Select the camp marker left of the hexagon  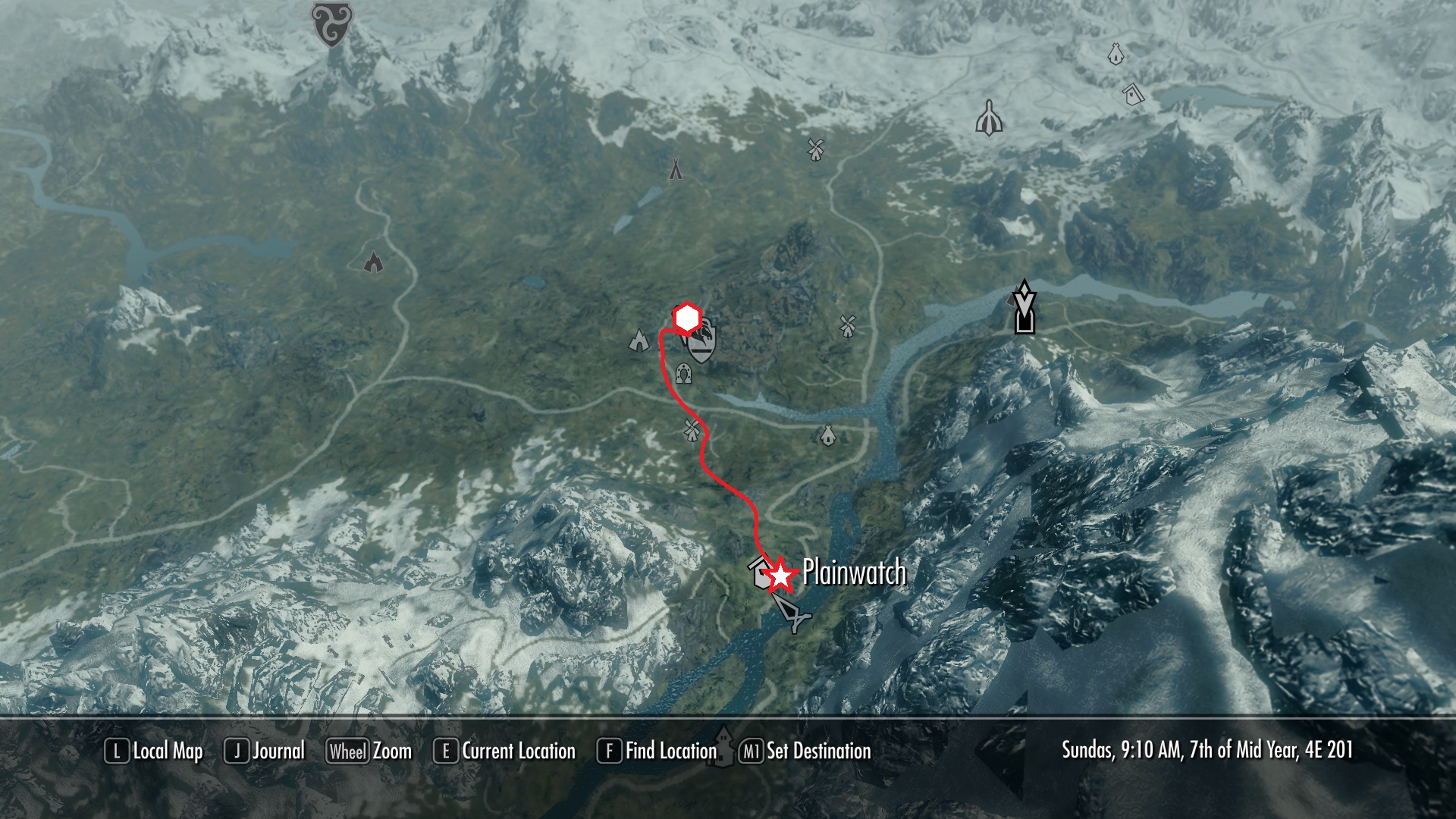(x=639, y=340)
